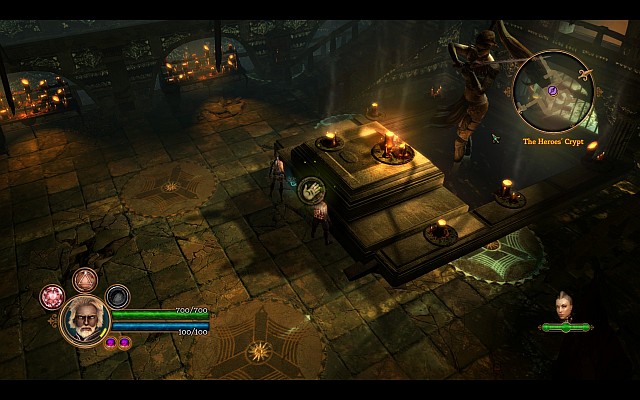This screenshot has height=400, width=640.
Task: Click the purple player marker on minimap
Action: tap(552, 91)
